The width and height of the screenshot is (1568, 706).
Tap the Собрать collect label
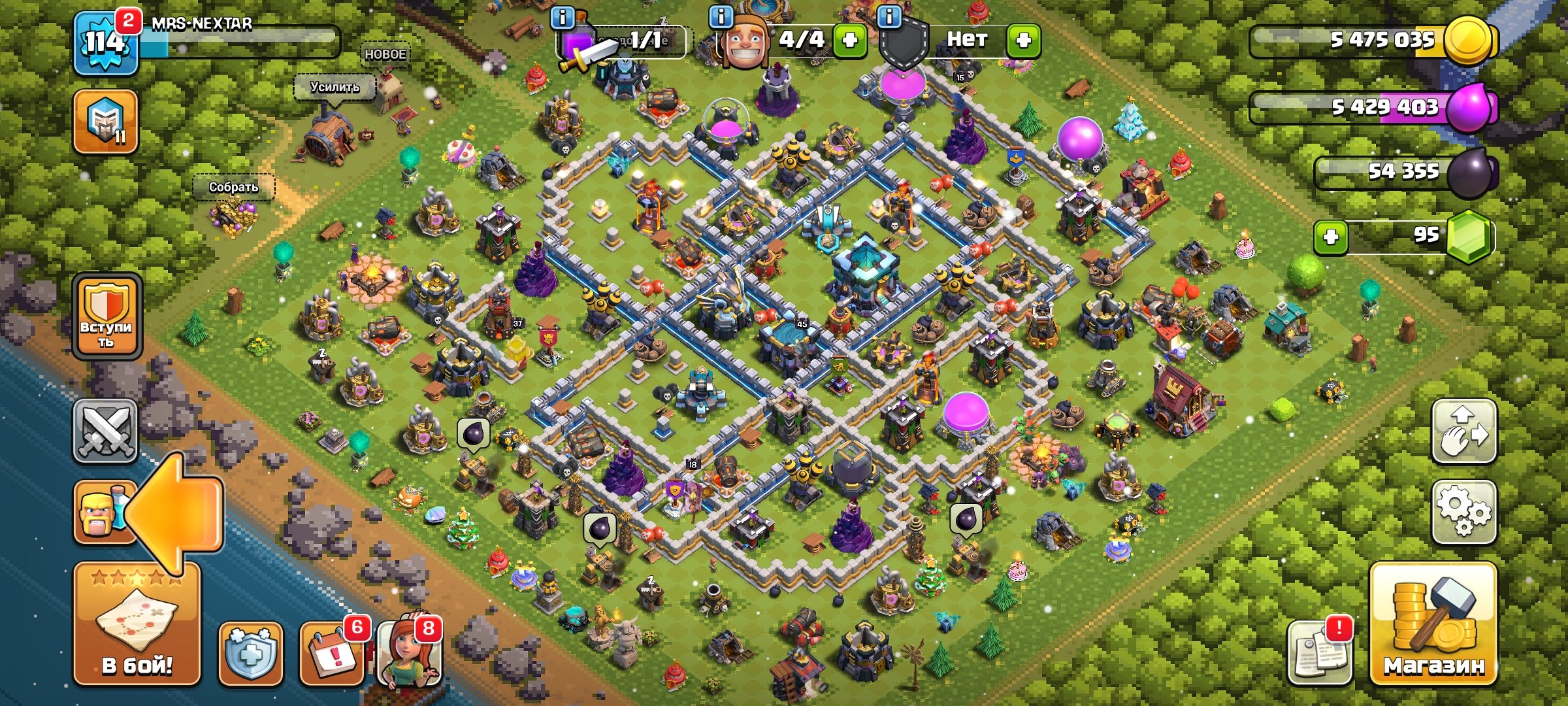pyautogui.click(x=233, y=187)
